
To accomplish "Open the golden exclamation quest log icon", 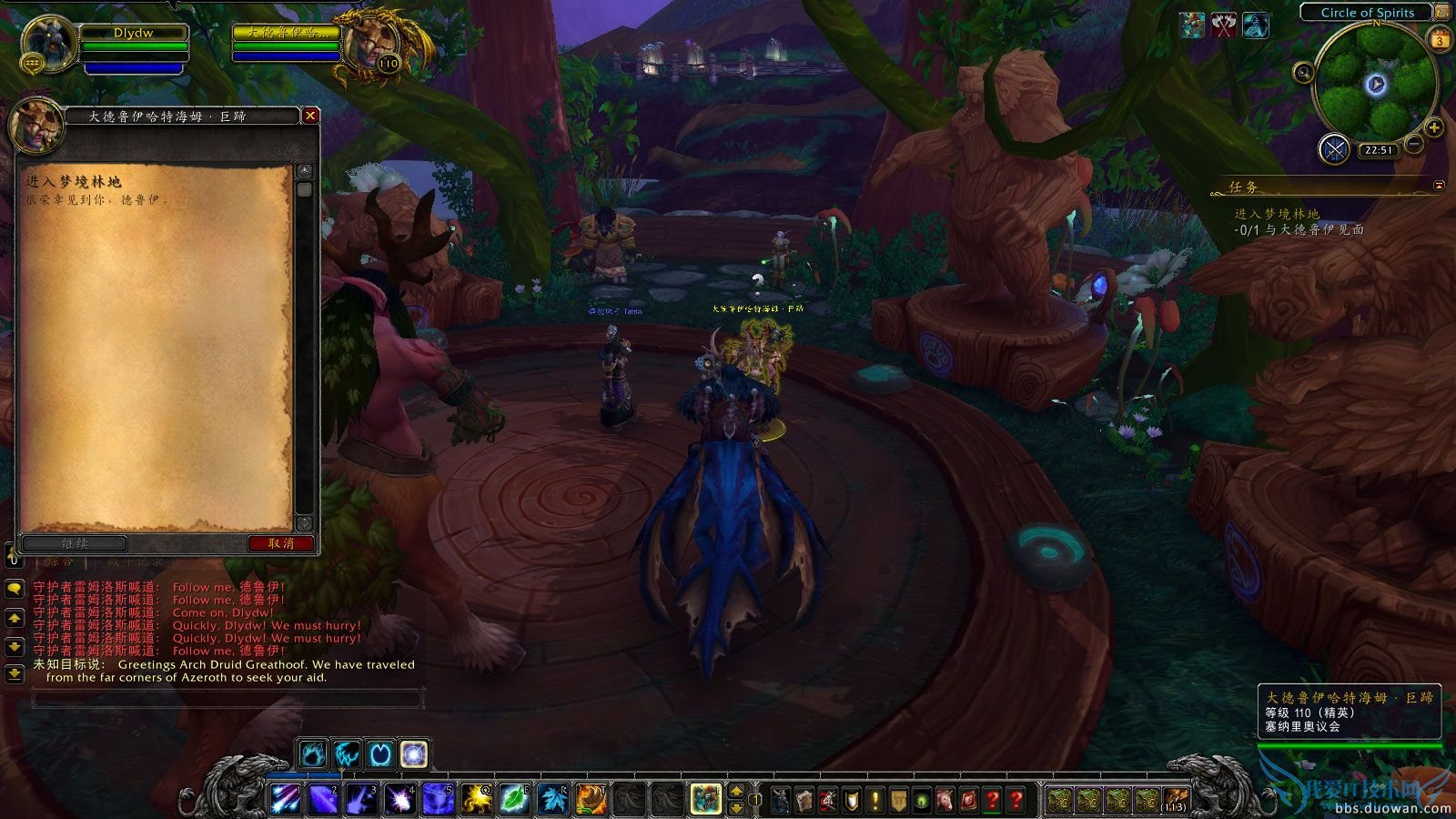I will coord(875,801).
